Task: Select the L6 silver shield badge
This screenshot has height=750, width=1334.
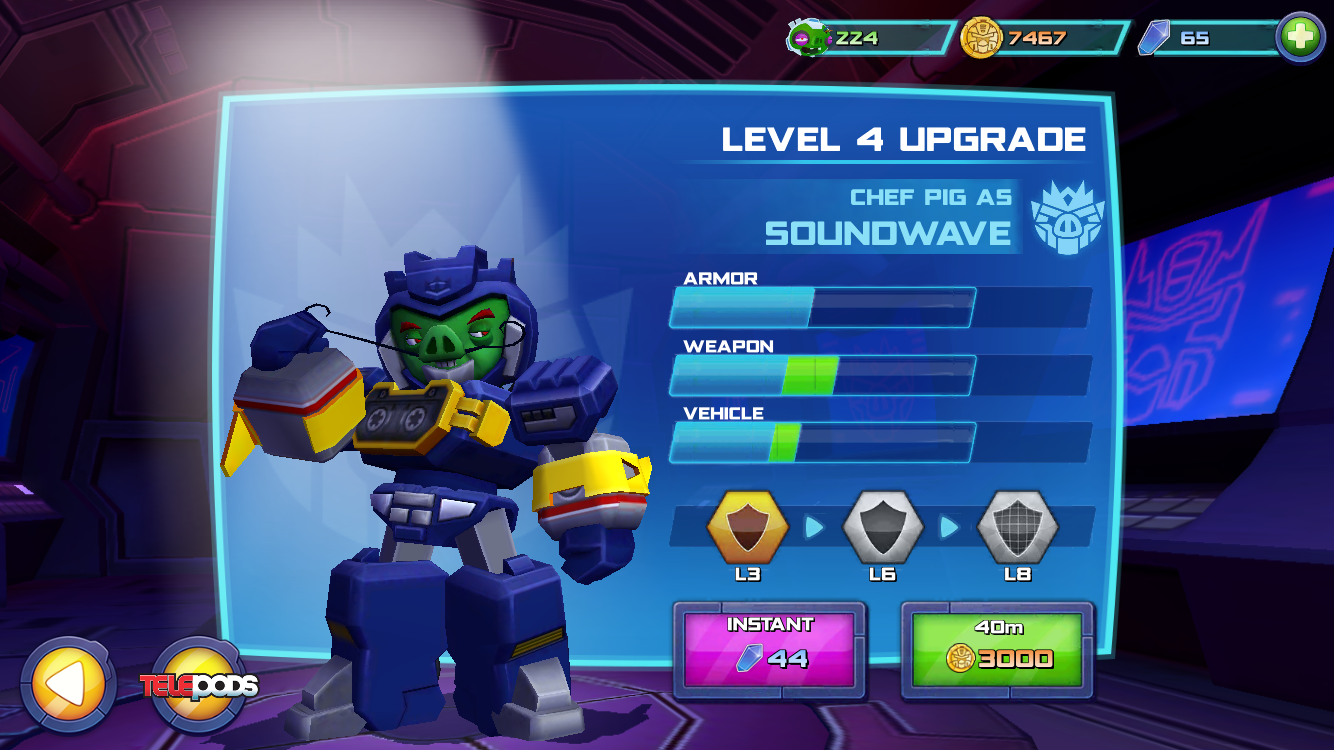Action: pyautogui.click(x=882, y=527)
